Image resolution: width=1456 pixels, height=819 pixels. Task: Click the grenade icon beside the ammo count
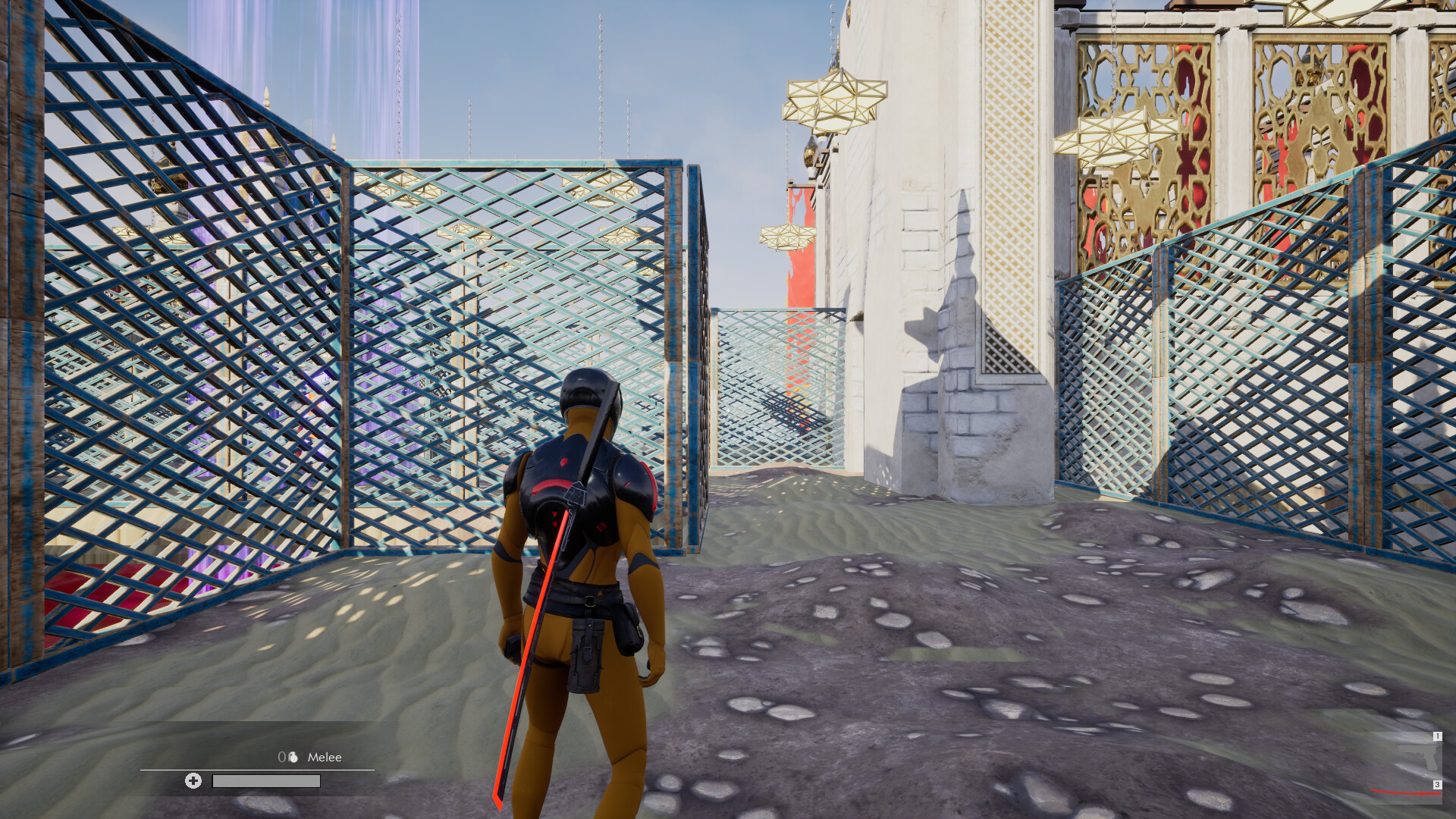[x=293, y=758]
